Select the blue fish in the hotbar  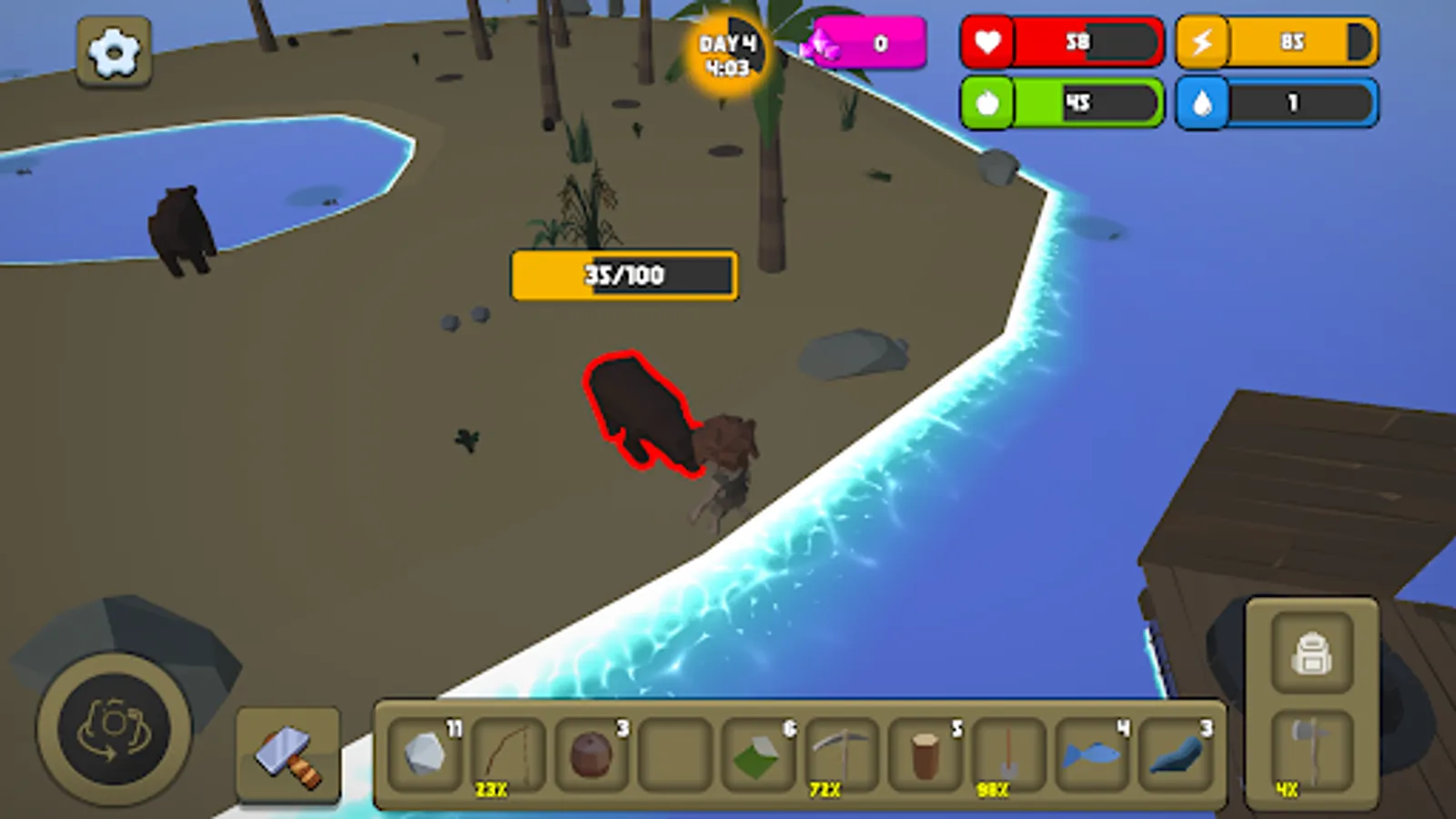[x=1087, y=753]
